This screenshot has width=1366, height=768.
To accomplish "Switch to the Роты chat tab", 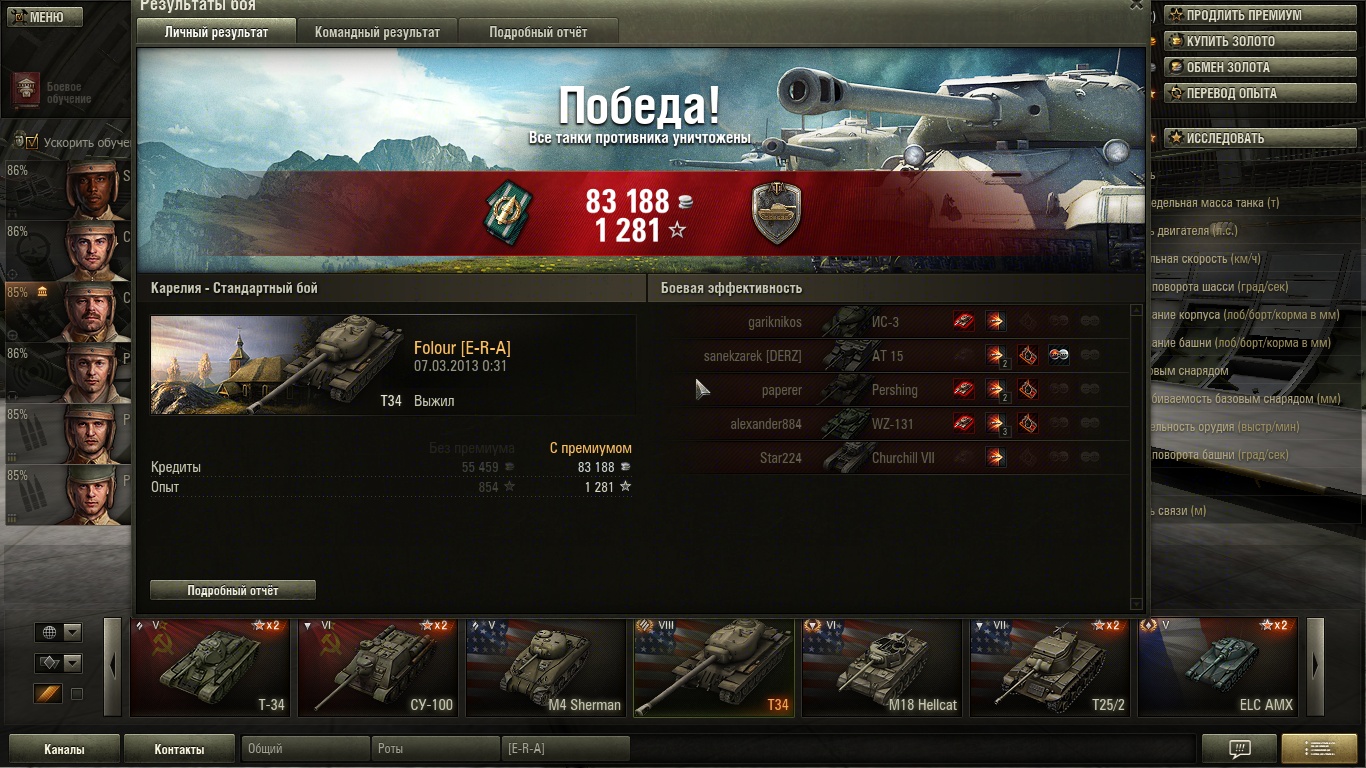I will pyautogui.click(x=436, y=749).
